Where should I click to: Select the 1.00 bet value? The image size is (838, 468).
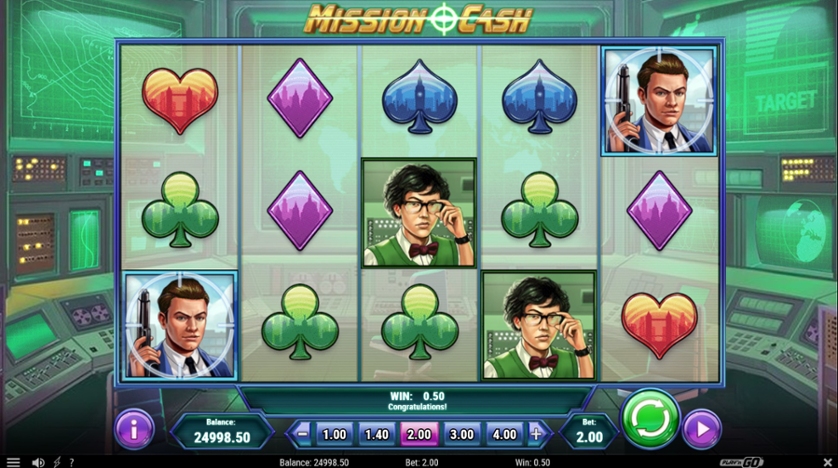[335, 434]
